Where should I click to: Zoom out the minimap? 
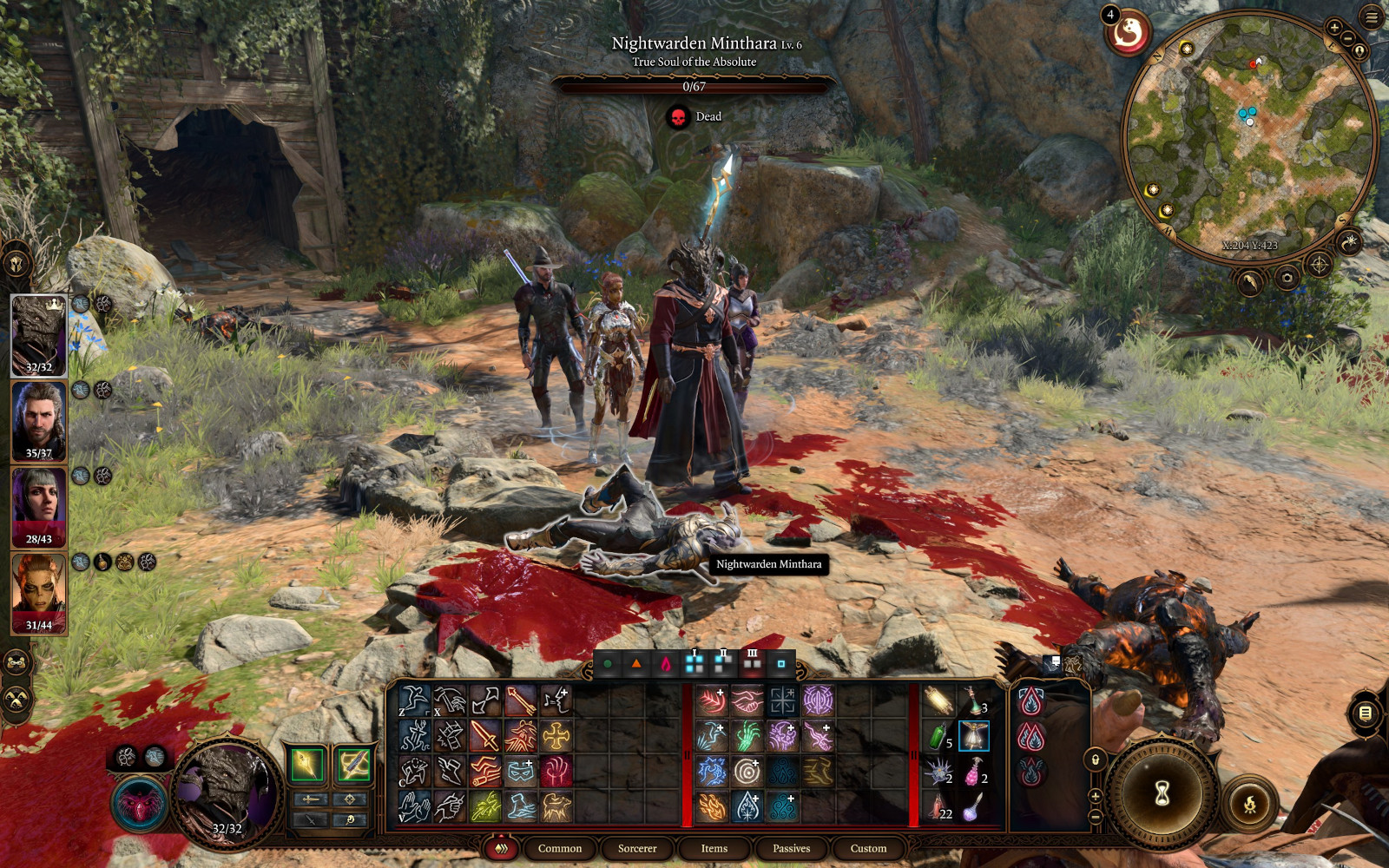[1348, 39]
